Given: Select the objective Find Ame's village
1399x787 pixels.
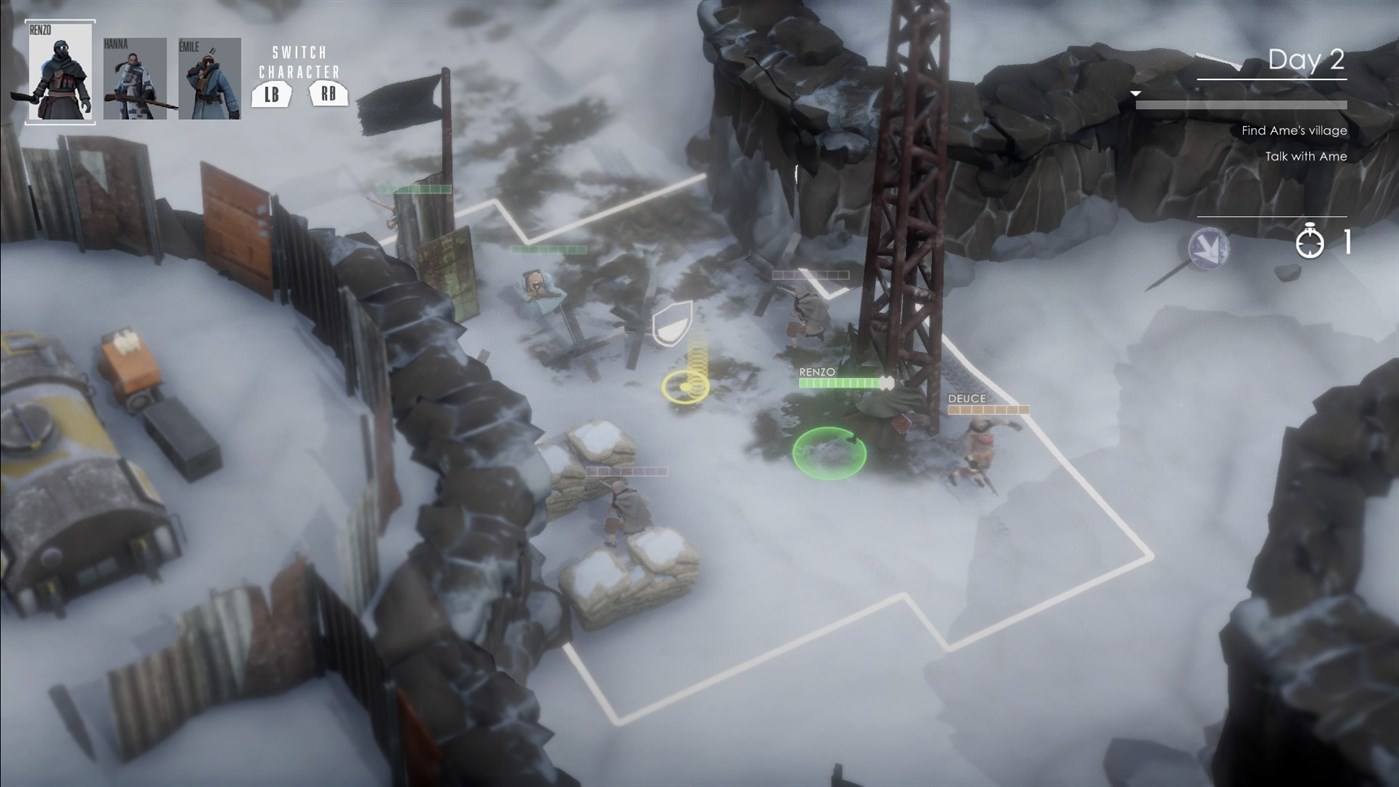Looking at the screenshot, I should pyautogui.click(x=1294, y=130).
